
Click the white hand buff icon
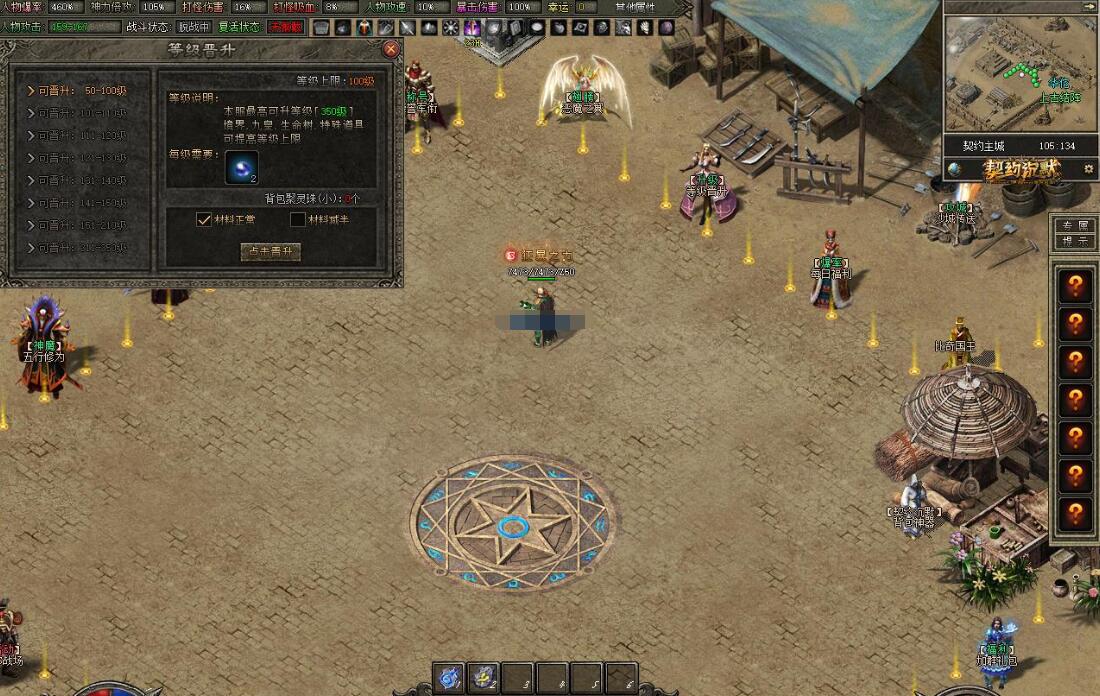[x=644, y=27]
